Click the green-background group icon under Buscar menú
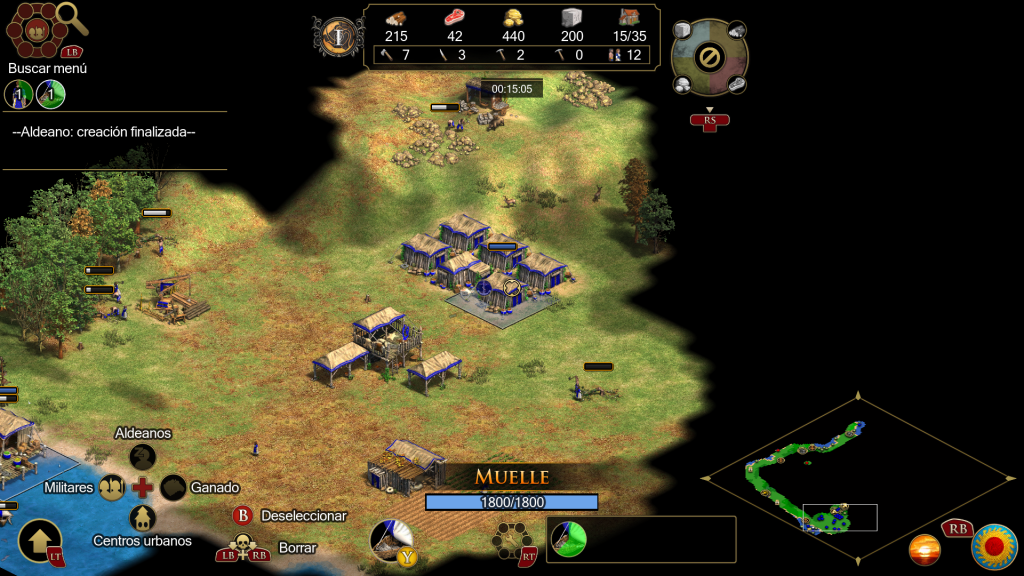The height and width of the screenshot is (576, 1024). [51, 95]
